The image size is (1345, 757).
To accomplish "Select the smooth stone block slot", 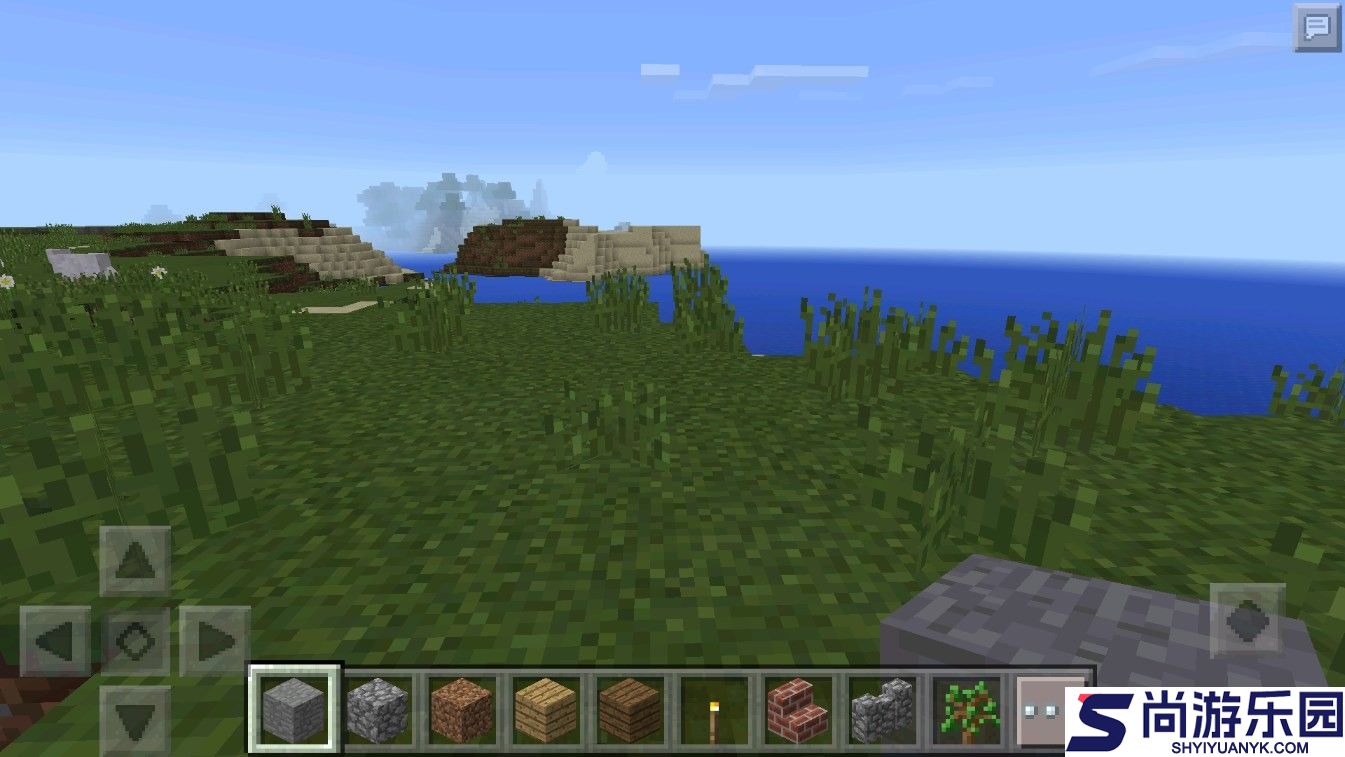I will [294, 709].
